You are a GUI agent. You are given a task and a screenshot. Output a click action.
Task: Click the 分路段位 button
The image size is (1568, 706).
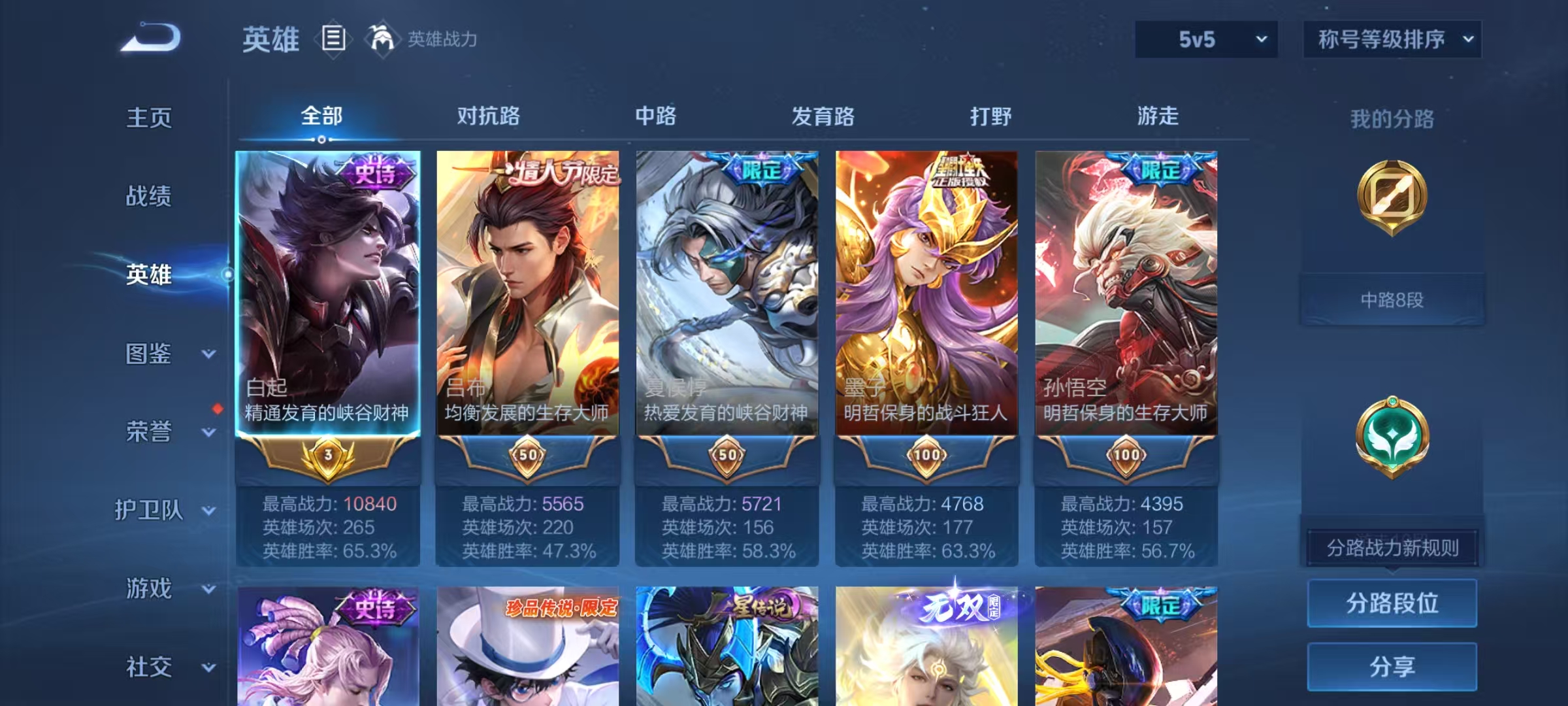1392,603
